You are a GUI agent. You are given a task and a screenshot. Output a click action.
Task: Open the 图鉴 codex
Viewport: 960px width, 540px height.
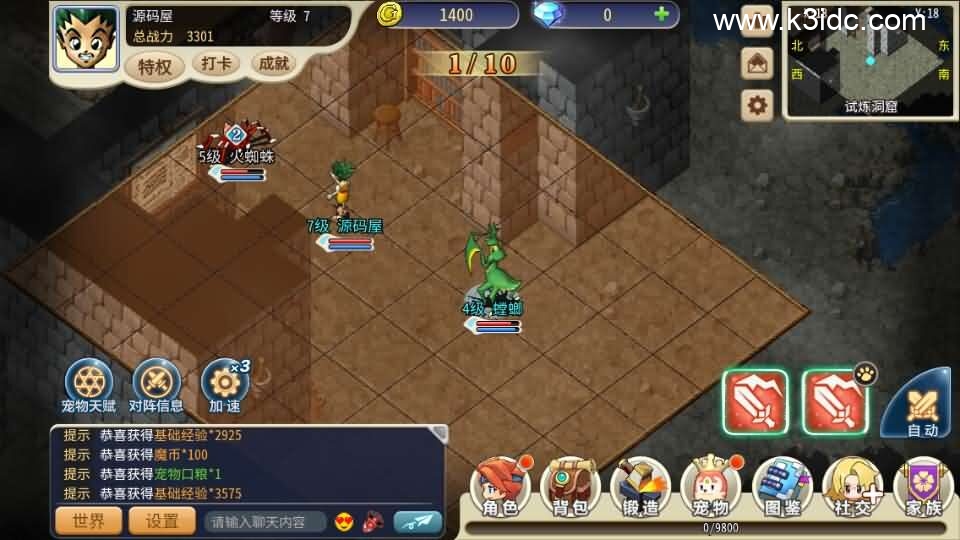pos(780,488)
